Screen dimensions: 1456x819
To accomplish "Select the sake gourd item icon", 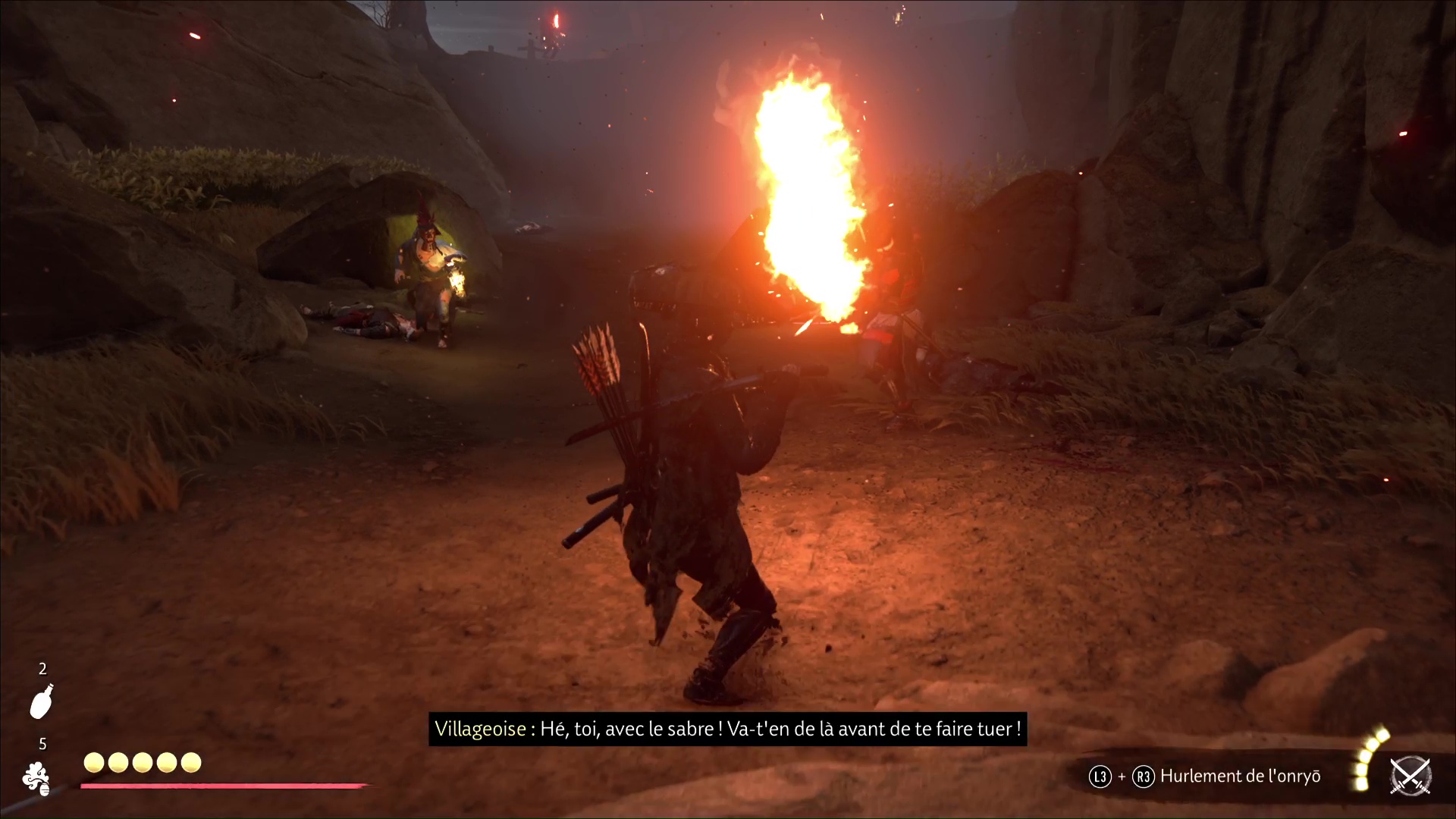I will tap(42, 701).
